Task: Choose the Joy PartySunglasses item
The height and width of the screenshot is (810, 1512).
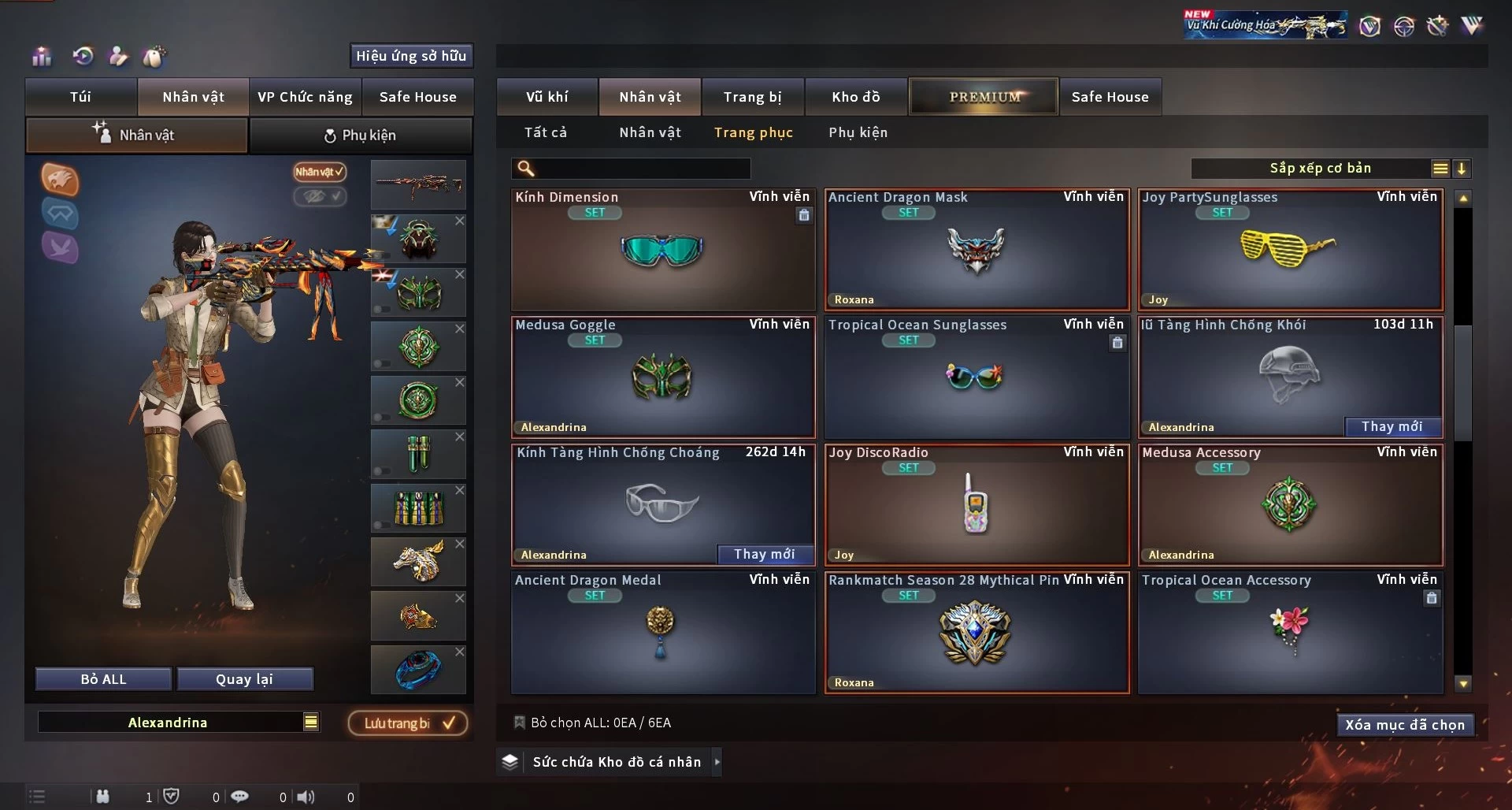Action: point(1290,251)
